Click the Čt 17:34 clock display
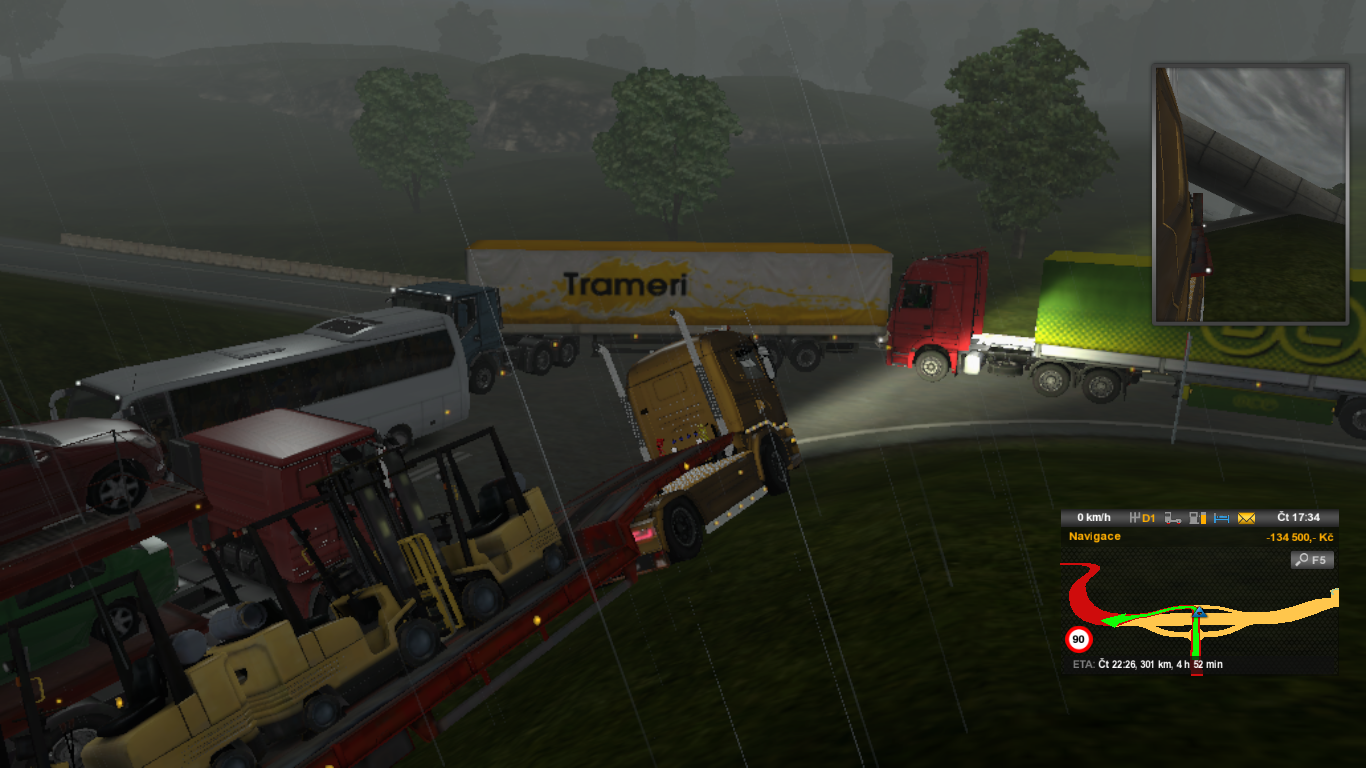This screenshot has width=1366, height=768. point(1298,518)
